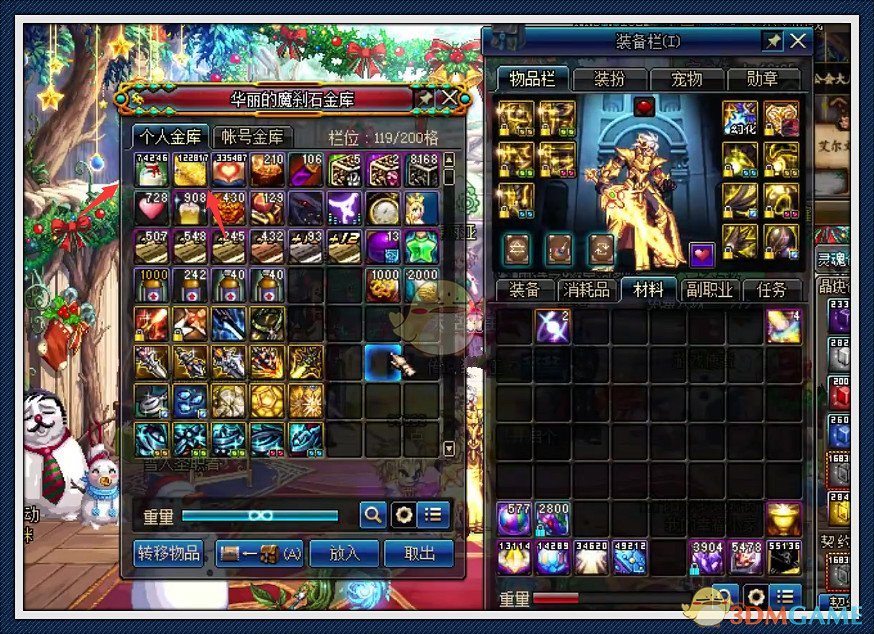Switch to the 帐号金库 vault tab
The width and height of the screenshot is (874, 634).
coord(252,137)
